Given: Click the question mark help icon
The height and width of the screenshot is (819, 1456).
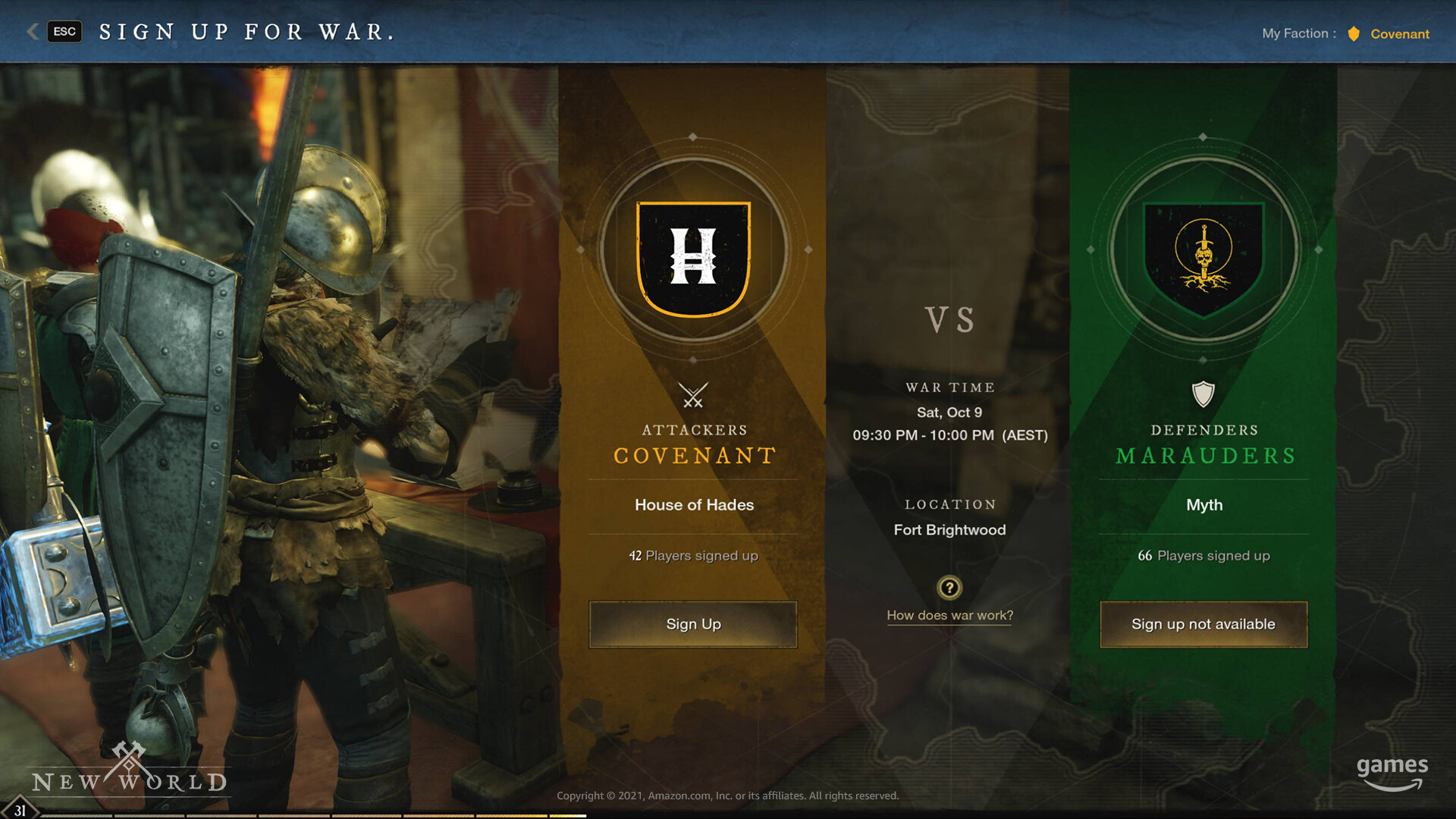Looking at the screenshot, I should 949,588.
